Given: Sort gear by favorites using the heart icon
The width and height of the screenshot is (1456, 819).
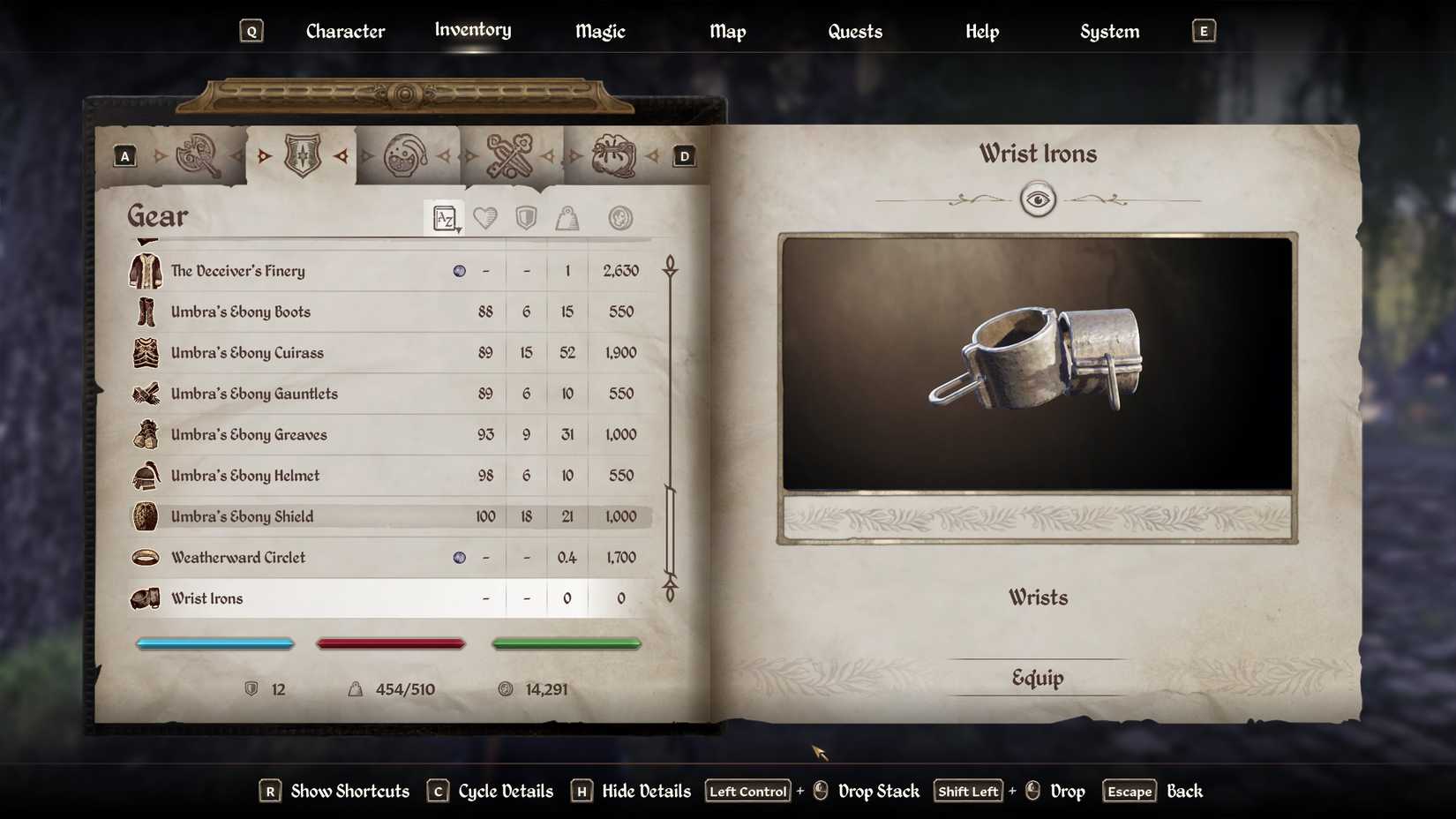Looking at the screenshot, I should point(485,218).
